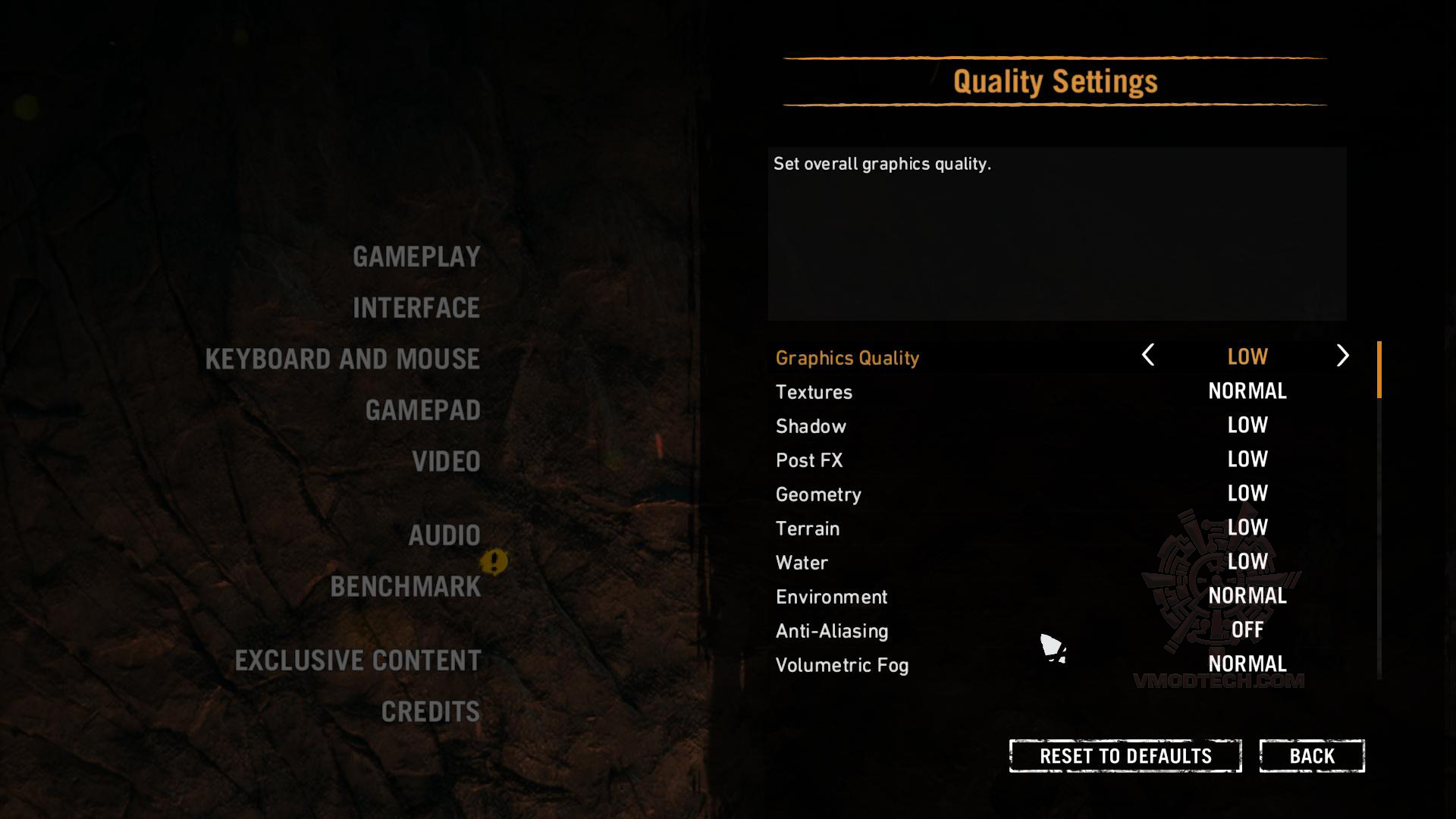Click the Reset to Defaults button
The image size is (1456, 819).
click(x=1125, y=756)
